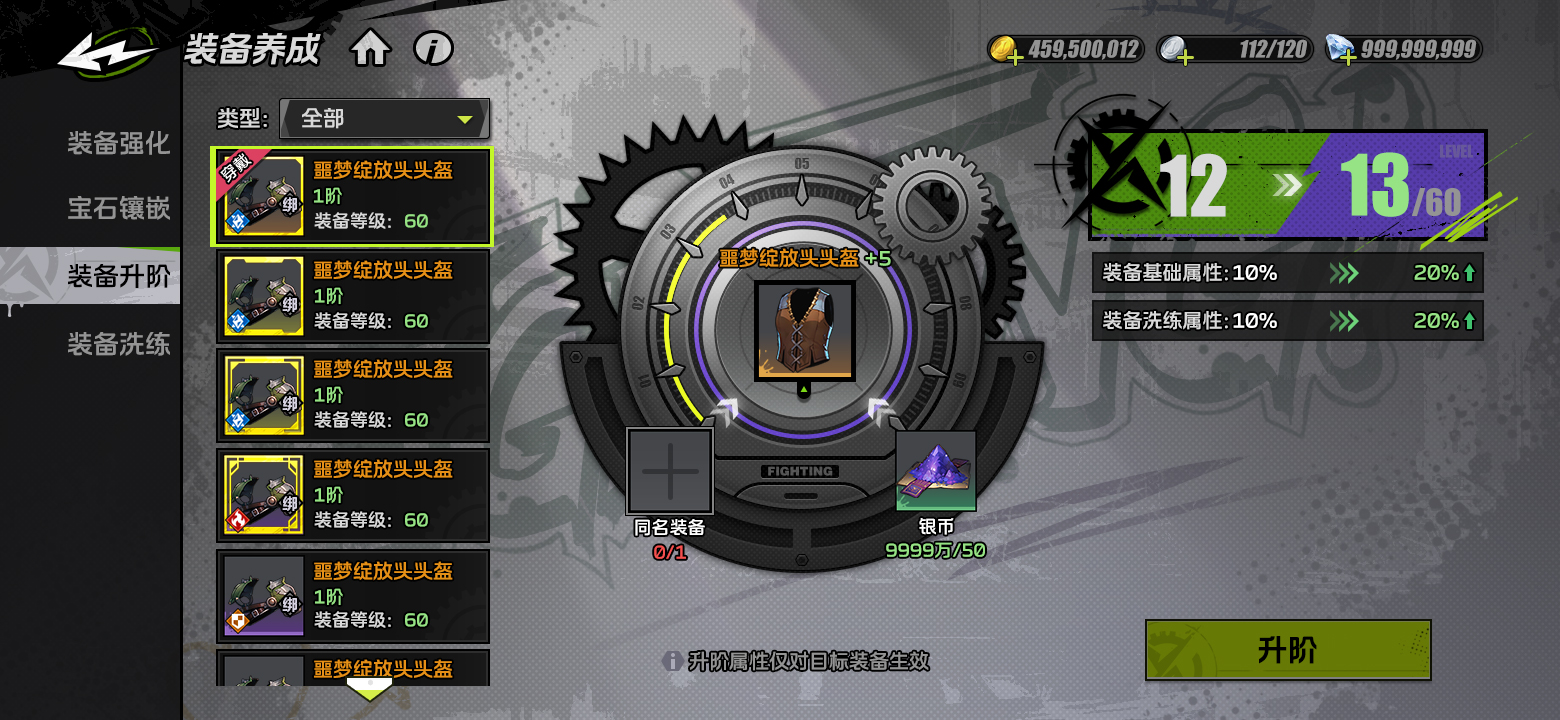Click the purple 银币 material icon
Screen dimensions: 1560x720
click(936, 471)
